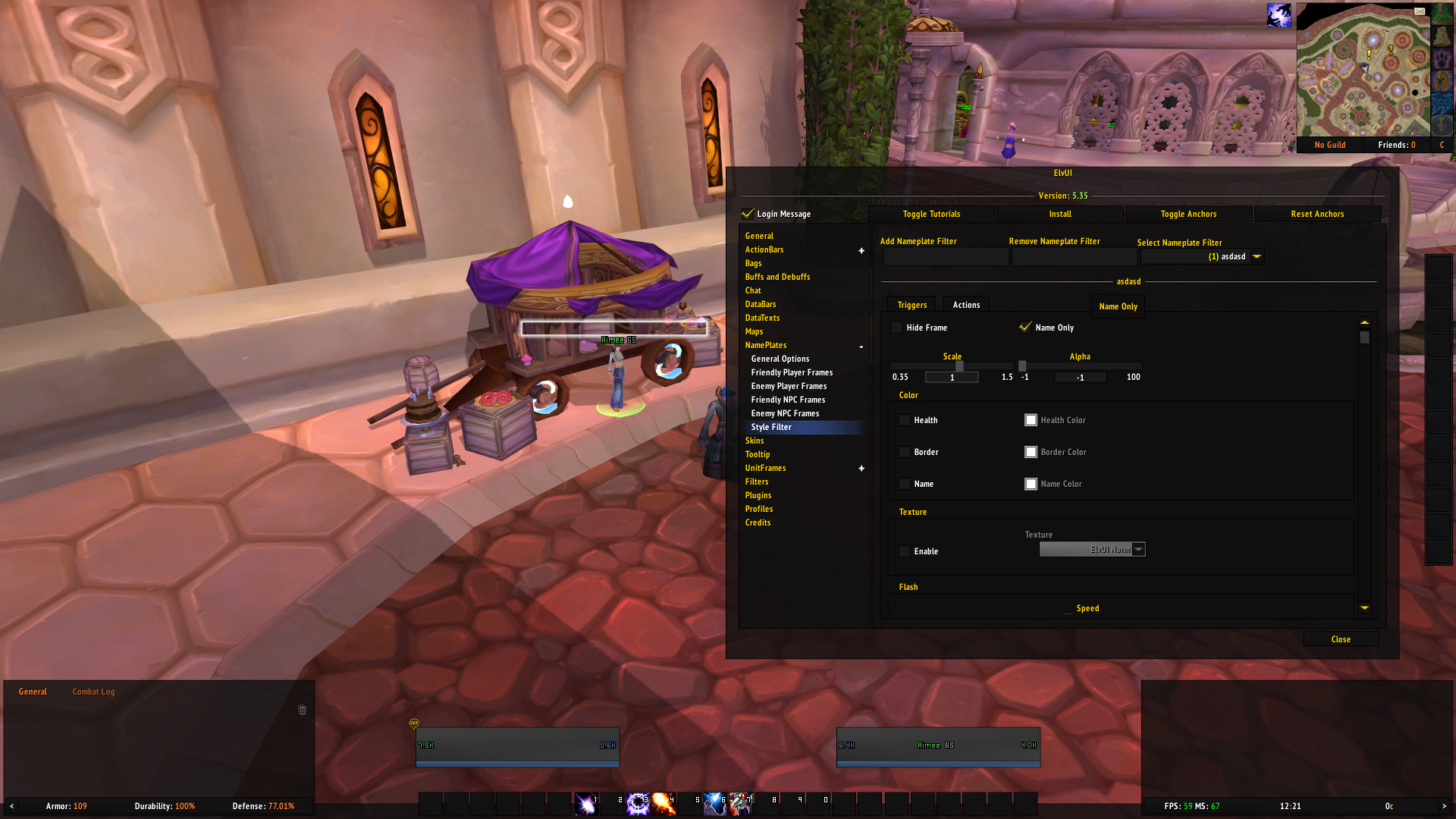
Task: Click the Reset Anchors button
Action: pyautogui.click(x=1318, y=214)
